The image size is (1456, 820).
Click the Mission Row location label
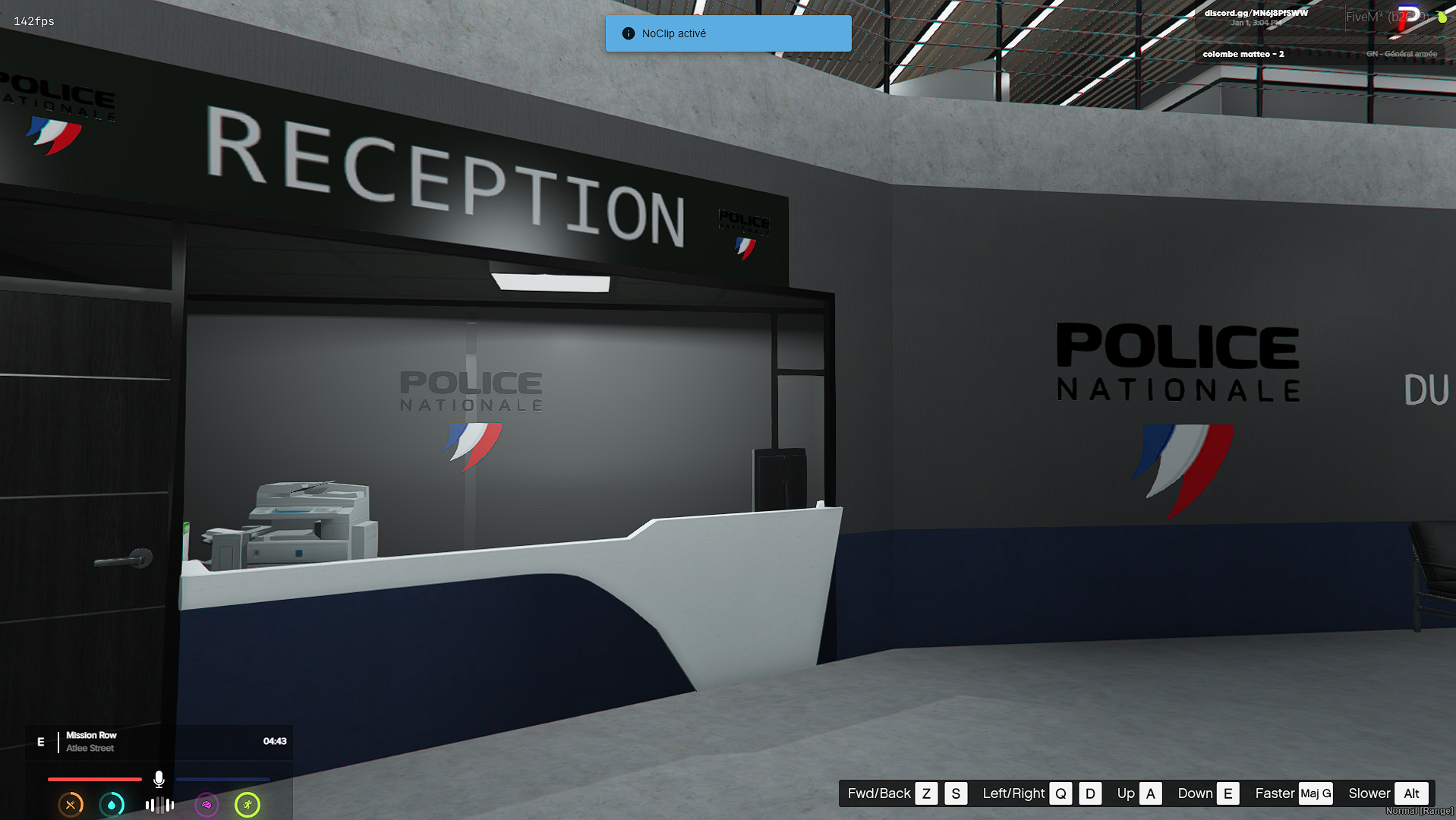(x=91, y=735)
